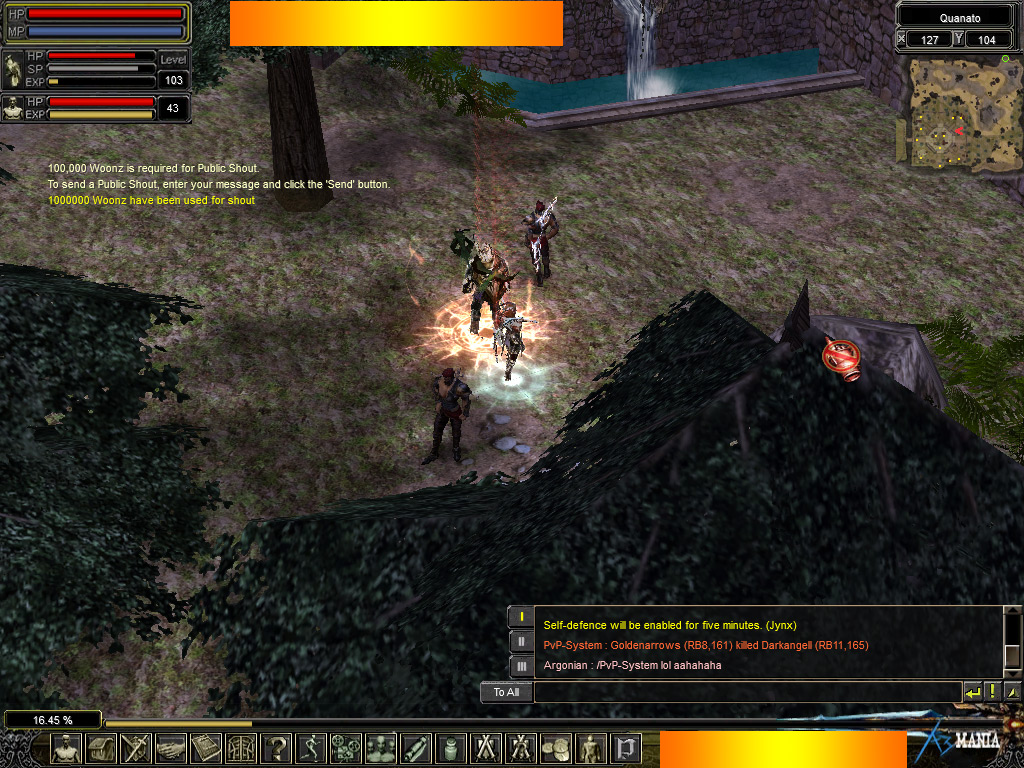Open the book icon in the bottom toolbar
The width and height of the screenshot is (1024, 768).
pos(206,747)
